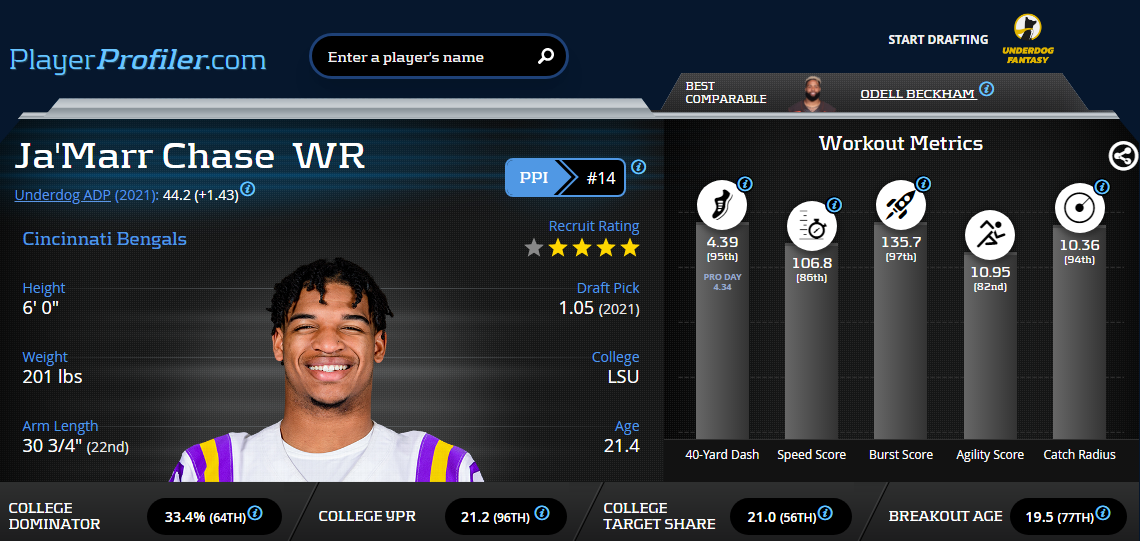Viewport: 1140px width, 541px height.
Task: Open the Cincinnati Bengals team link
Action: coord(104,239)
